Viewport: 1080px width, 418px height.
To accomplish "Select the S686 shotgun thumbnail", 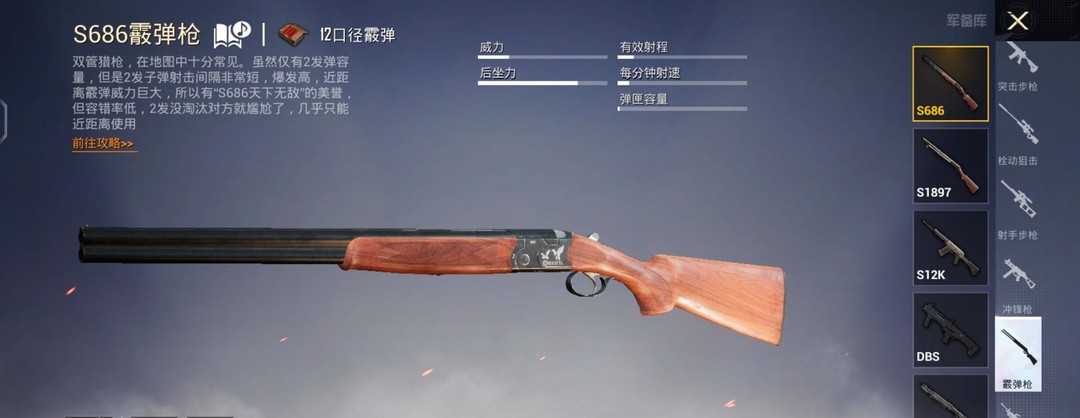I will tap(950, 83).
